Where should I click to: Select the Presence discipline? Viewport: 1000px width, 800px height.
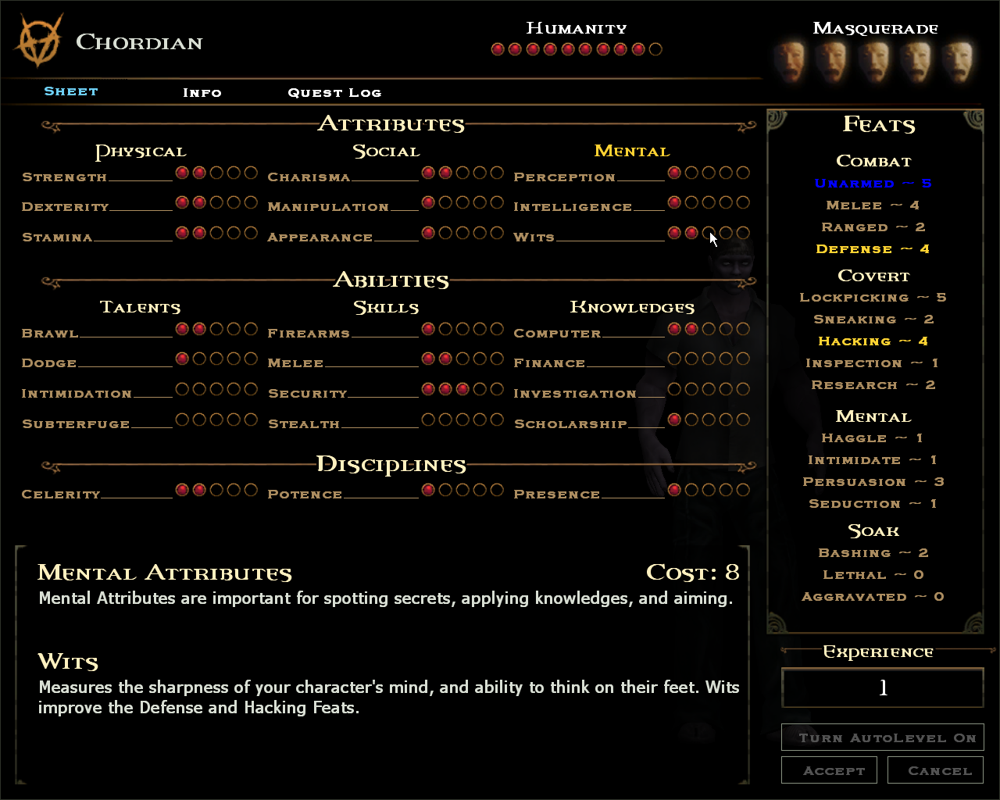pyautogui.click(x=556, y=494)
